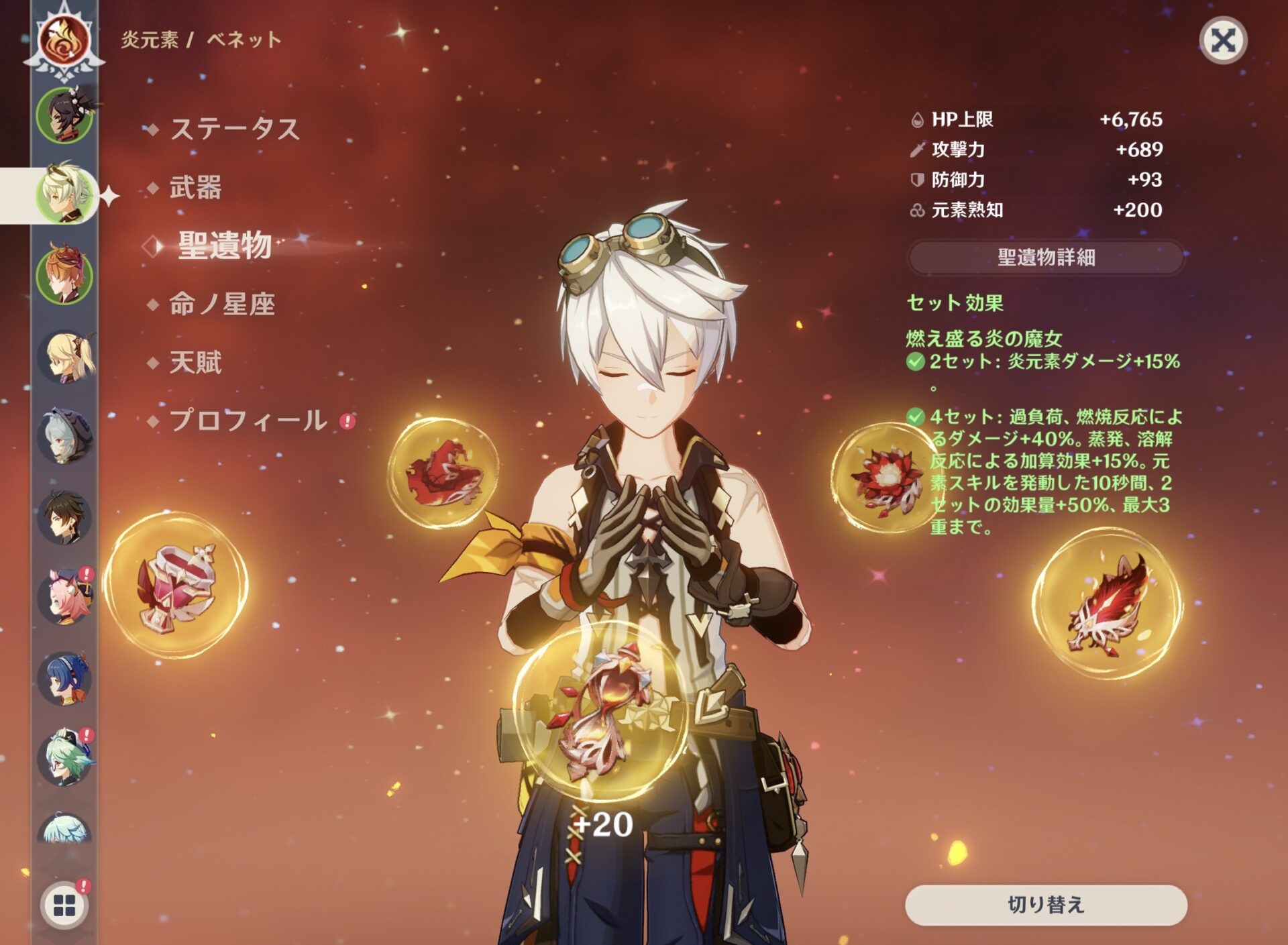Click the 切り替え switch button

click(x=1046, y=905)
